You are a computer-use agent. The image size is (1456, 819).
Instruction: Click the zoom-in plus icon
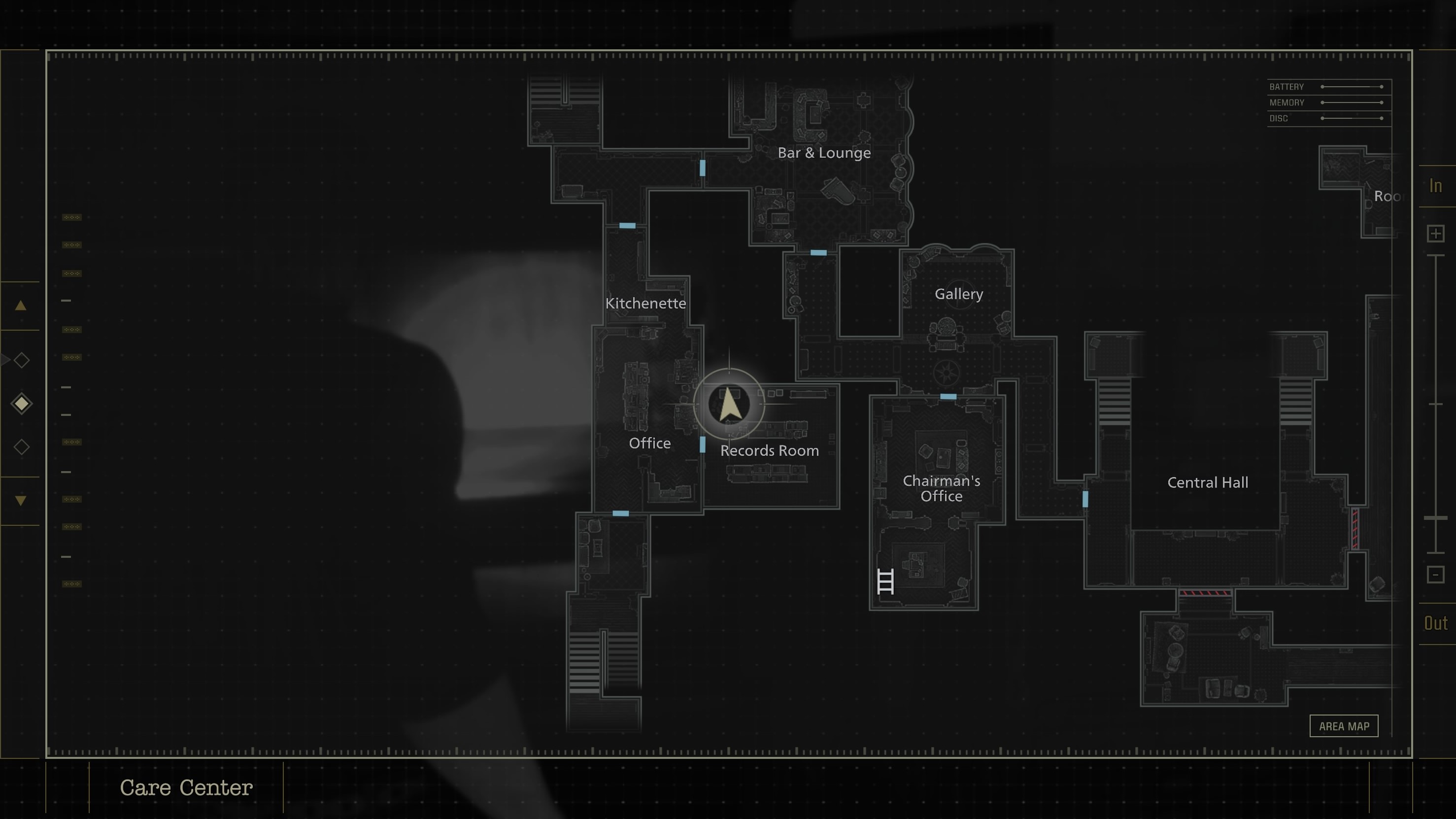(1435, 234)
